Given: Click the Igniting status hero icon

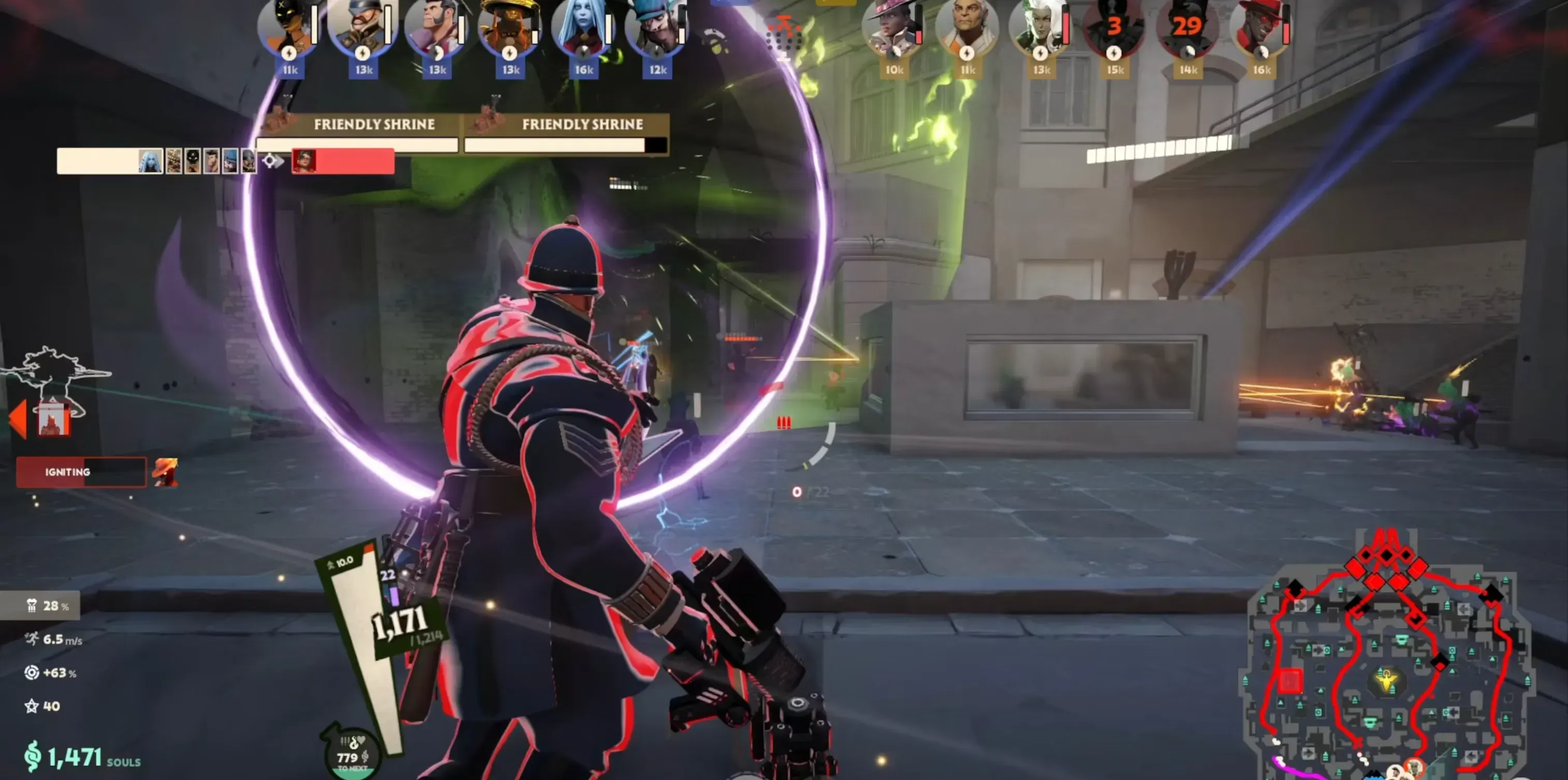Looking at the screenshot, I should click(165, 472).
